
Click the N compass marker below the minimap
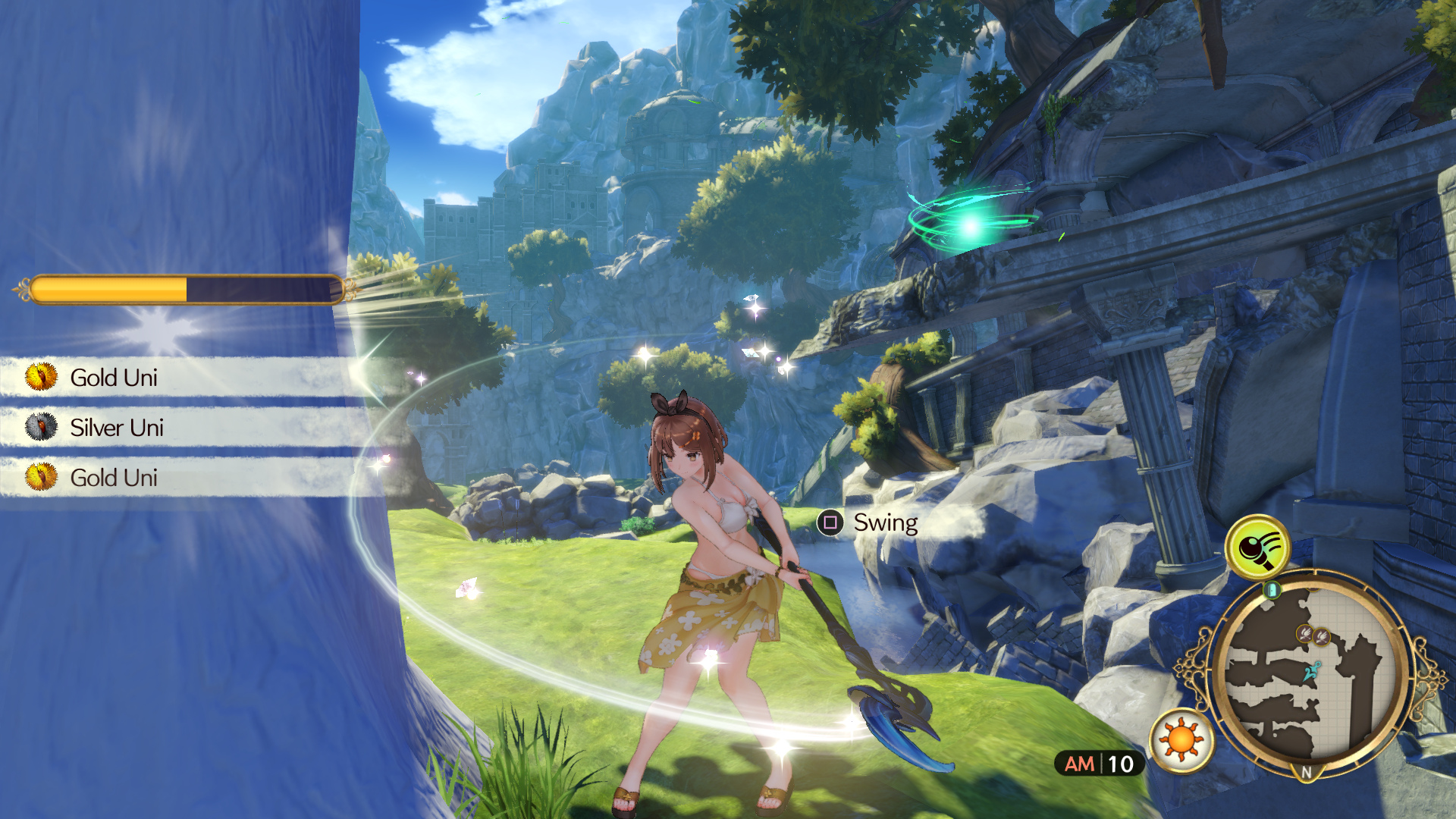pyautogui.click(x=1306, y=770)
